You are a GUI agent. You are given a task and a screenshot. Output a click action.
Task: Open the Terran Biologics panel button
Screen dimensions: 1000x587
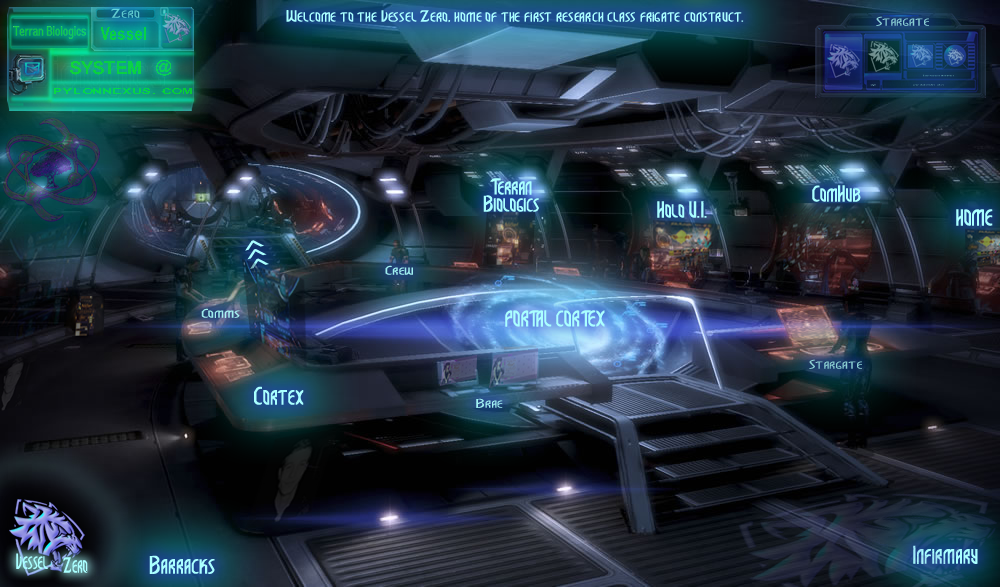coord(48,32)
